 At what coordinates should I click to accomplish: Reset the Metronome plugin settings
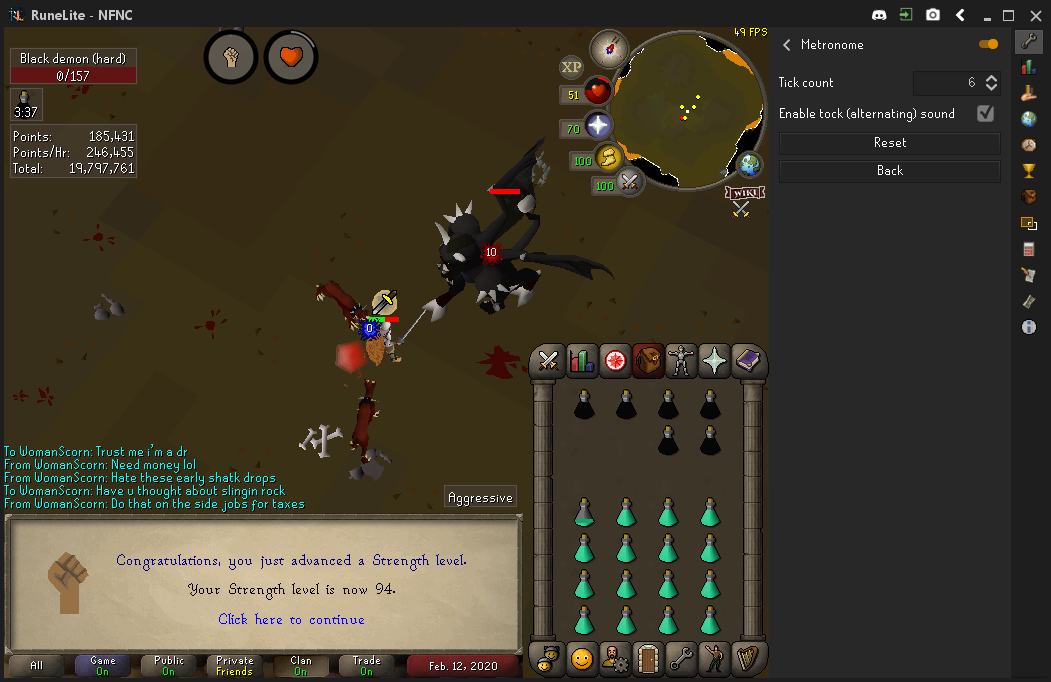[889, 143]
